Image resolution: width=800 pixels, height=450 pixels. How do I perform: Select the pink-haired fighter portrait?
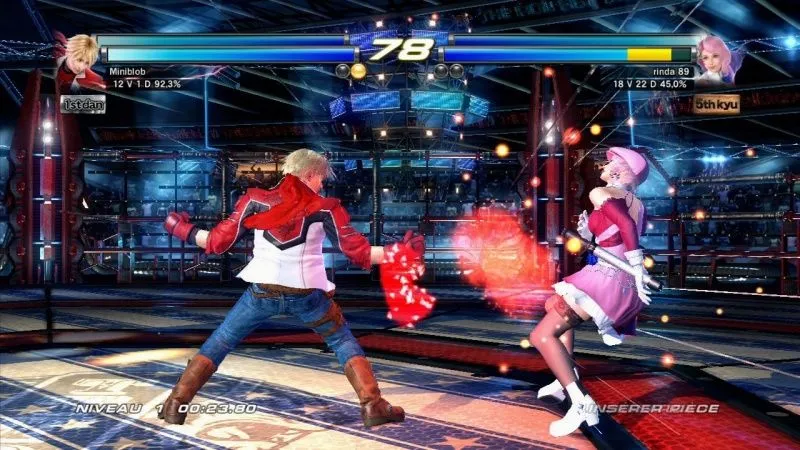coord(720,58)
